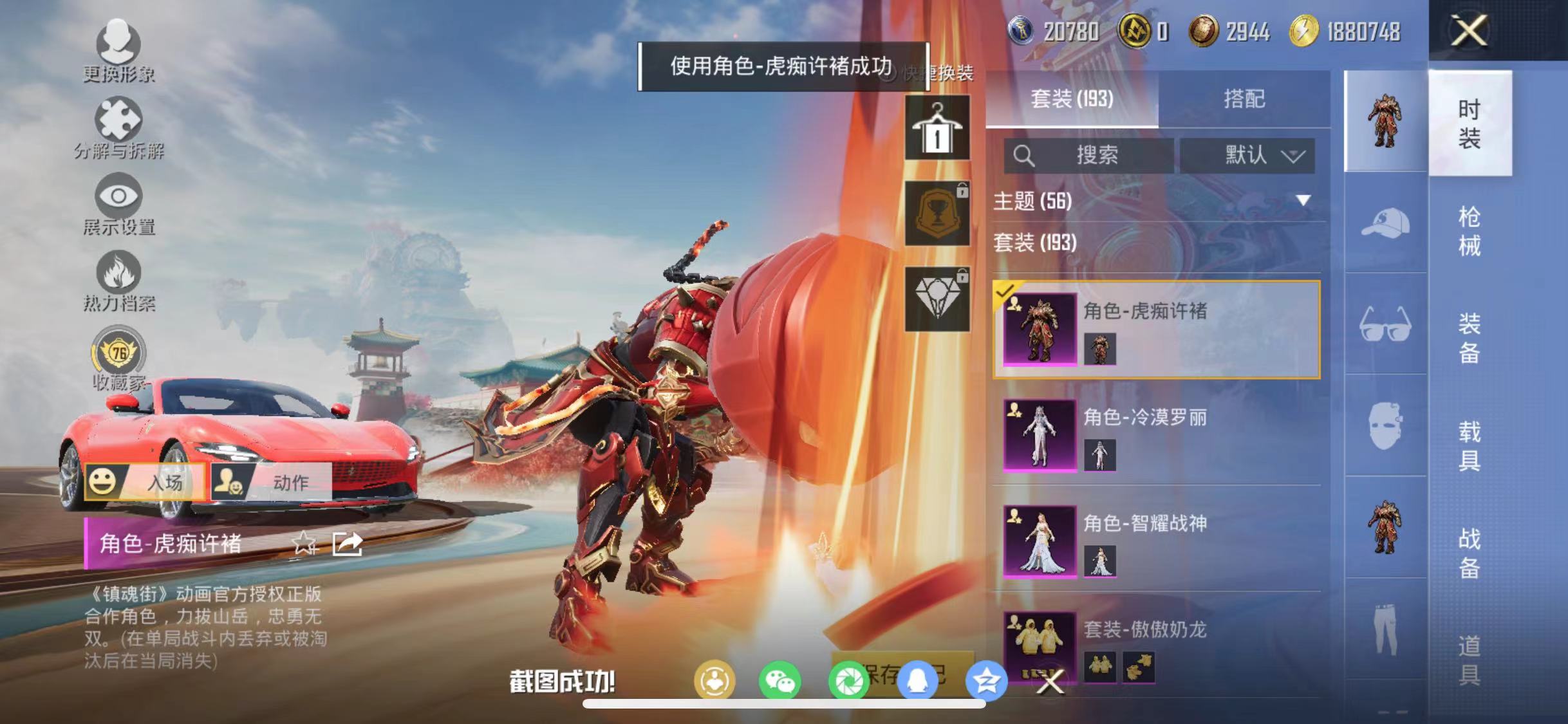This screenshot has width=1568, height=724.
Task: Open the 默认 sort dropdown
Action: point(1247,154)
